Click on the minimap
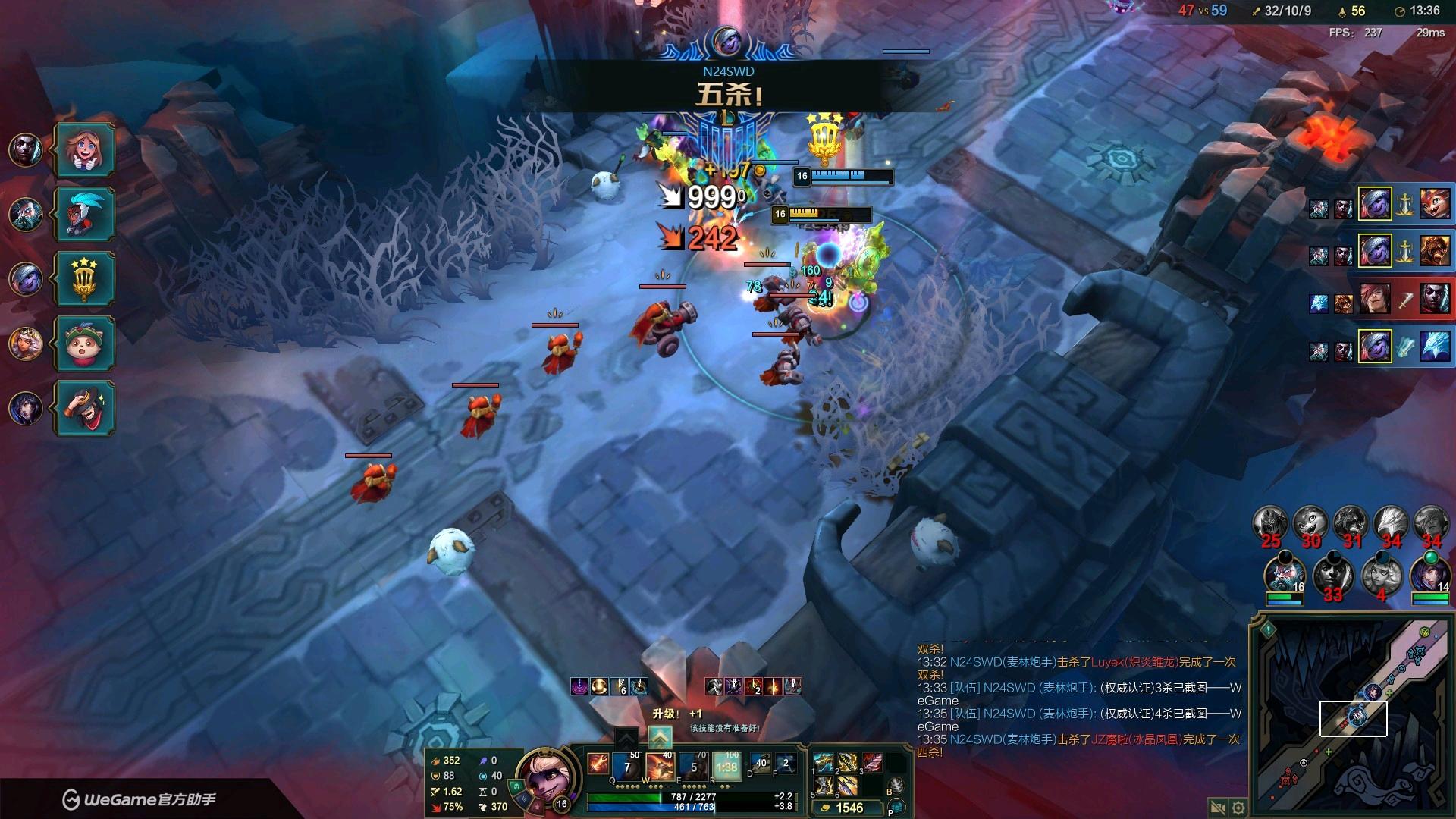 1354,717
